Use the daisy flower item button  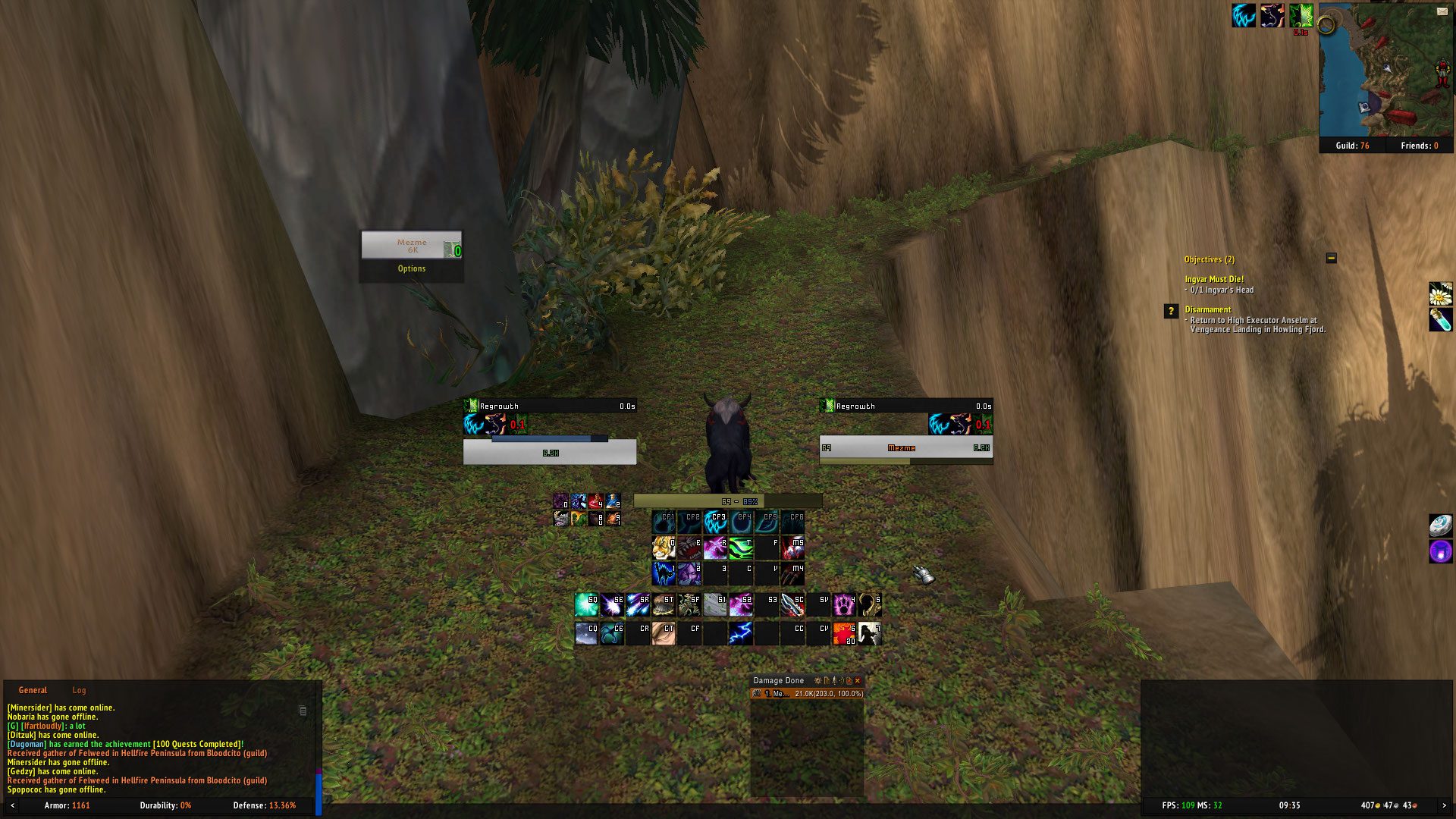tap(1440, 293)
